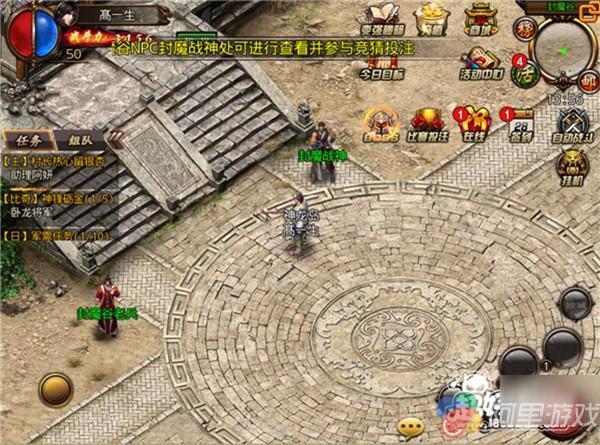Open 今日目标 daily goals
Image resolution: width=600 pixels, height=445 pixels.
coord(380,67)
